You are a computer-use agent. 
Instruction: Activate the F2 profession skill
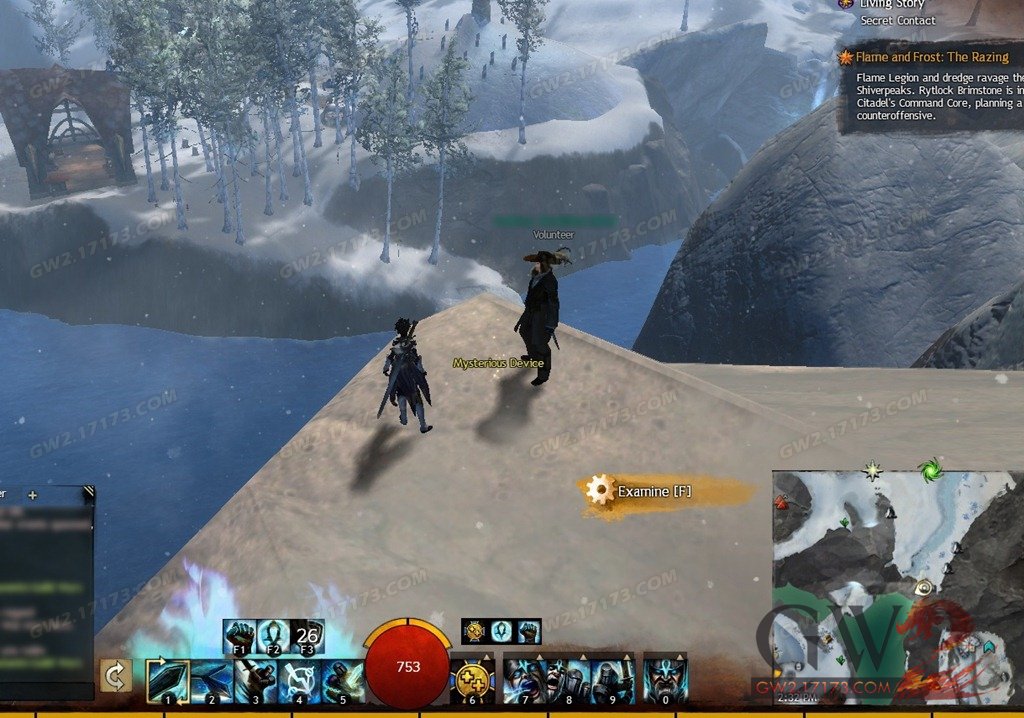(x=274, y=635)
